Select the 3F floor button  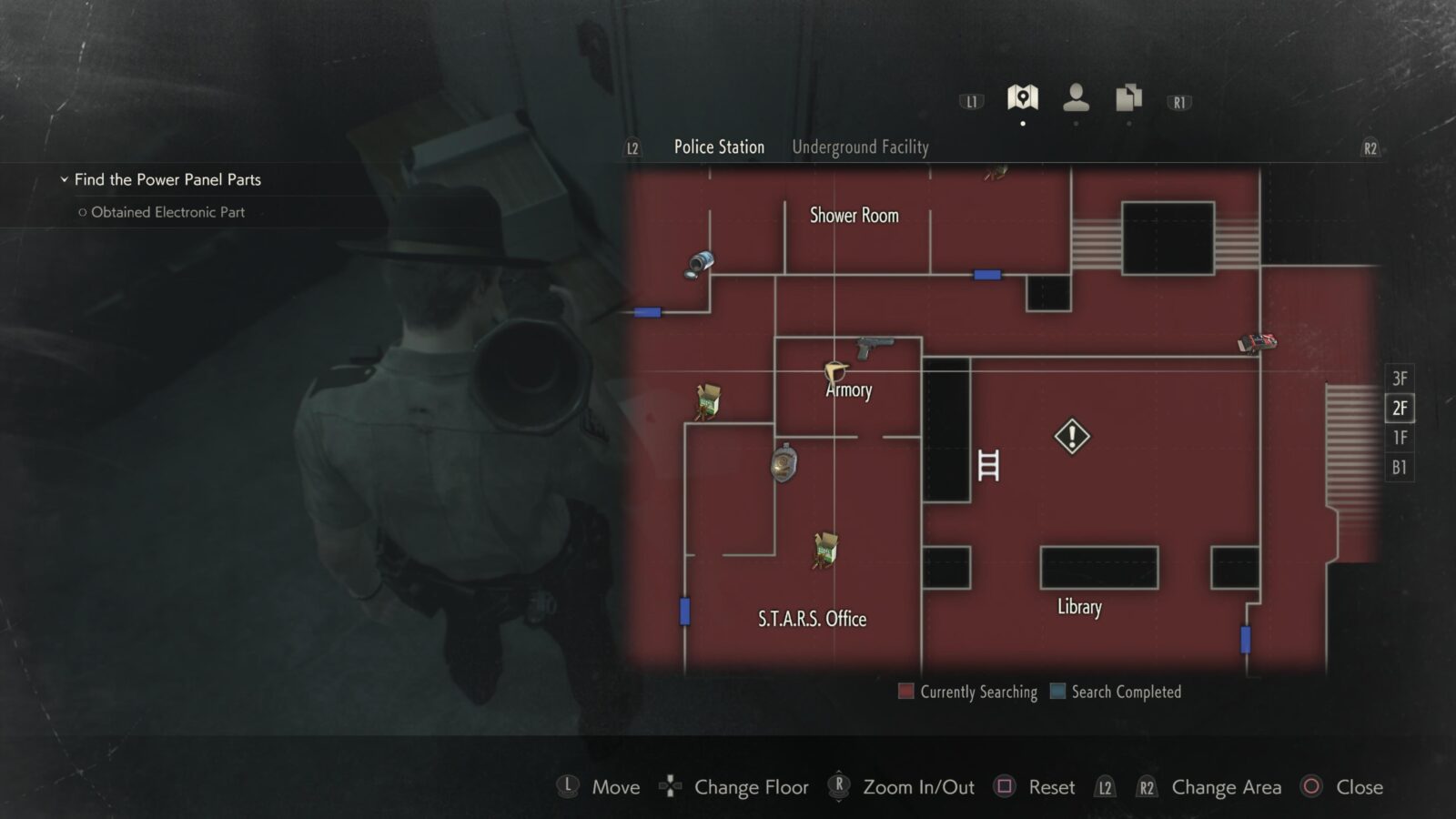(x=1399, y=378)
